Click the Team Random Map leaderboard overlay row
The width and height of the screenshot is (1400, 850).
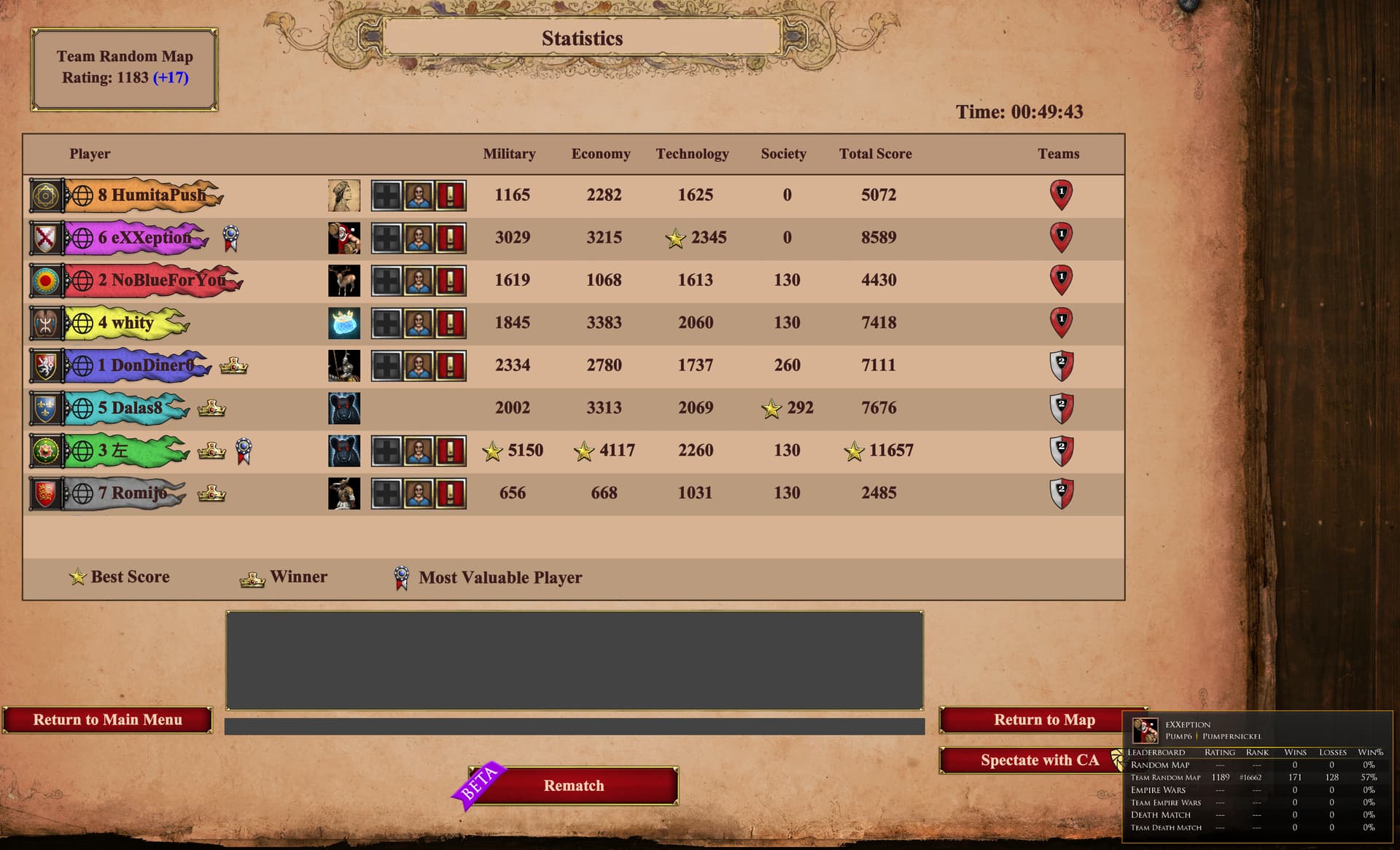(x=1253, y=777)
